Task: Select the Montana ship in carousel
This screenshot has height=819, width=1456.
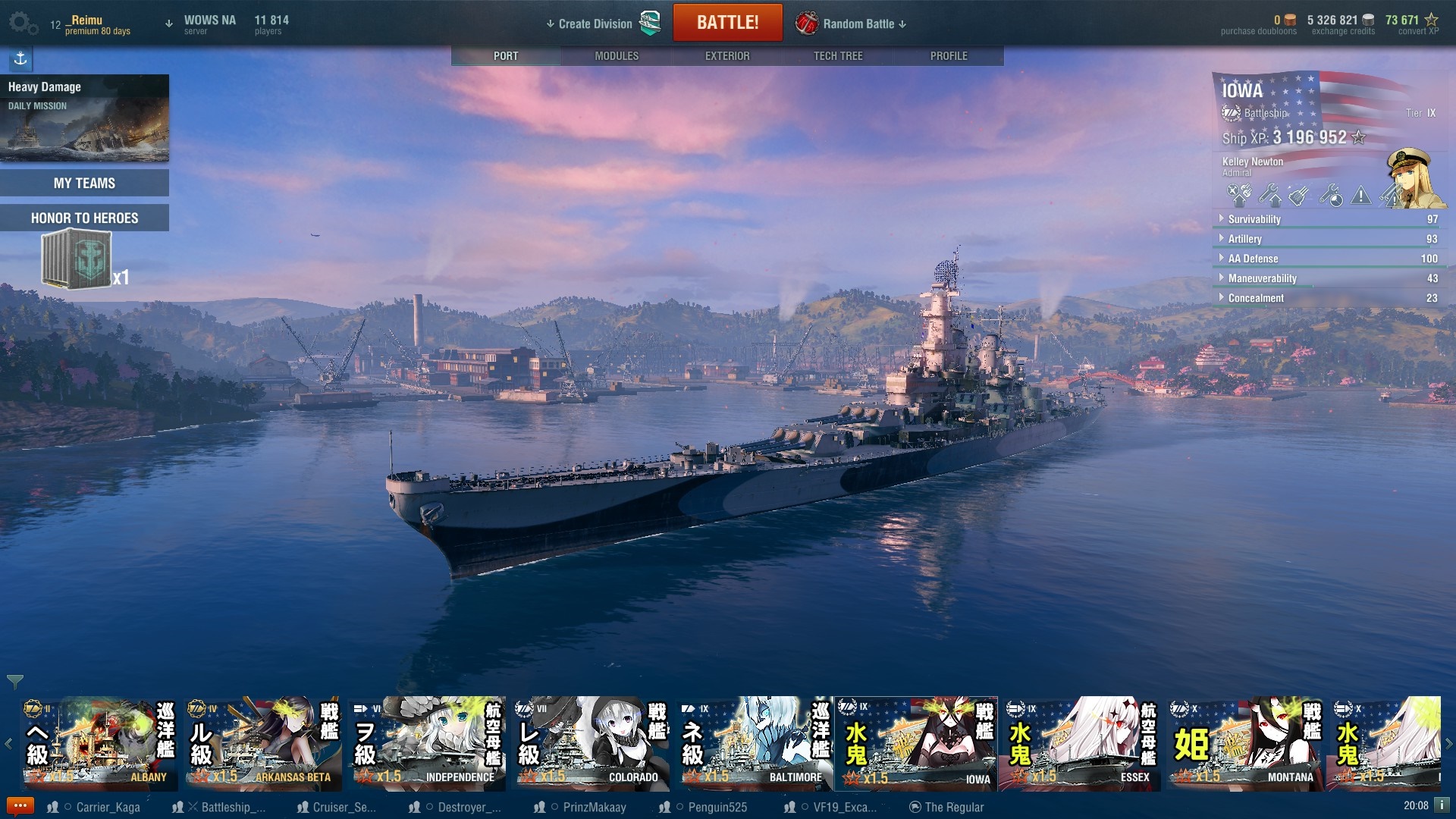Action: [1244, 744]
